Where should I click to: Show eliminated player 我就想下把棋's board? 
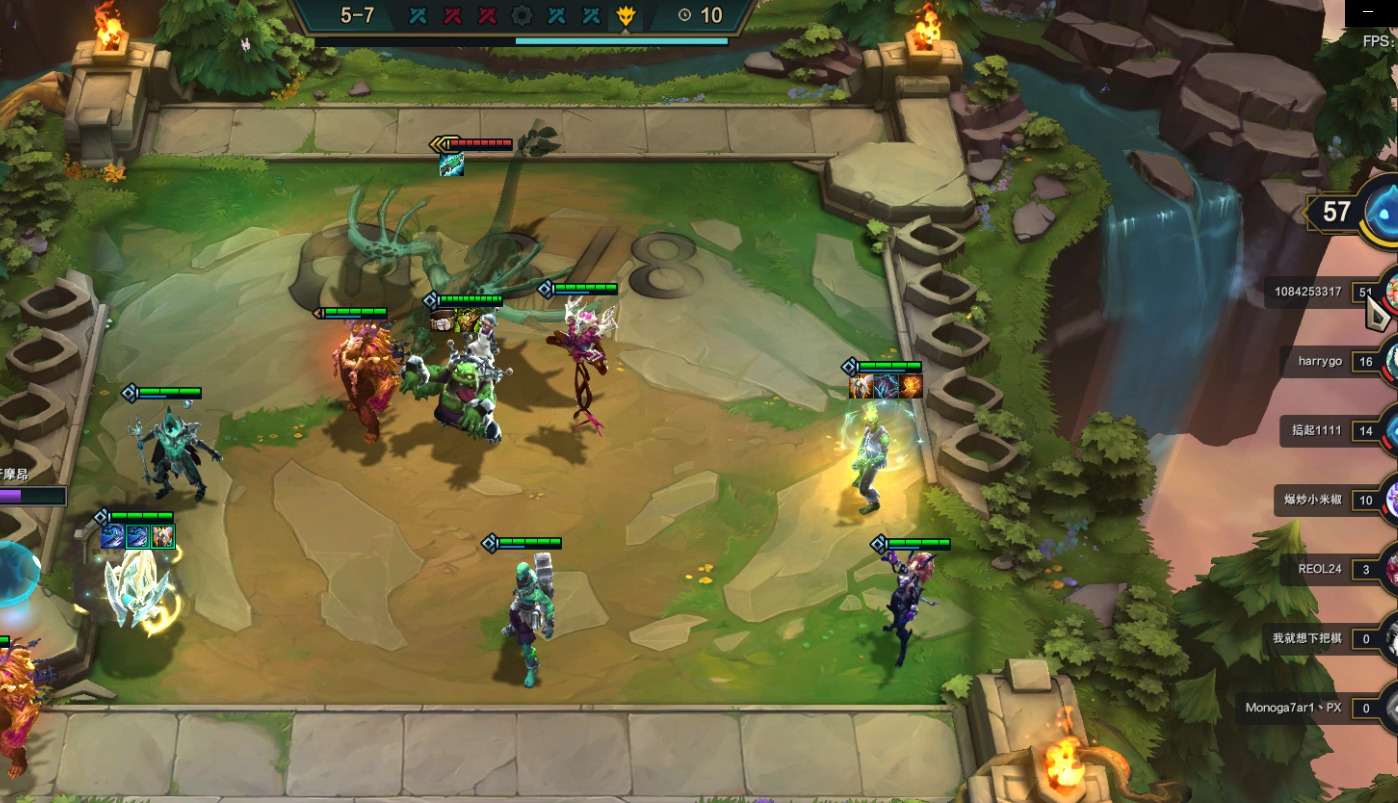(1307, 638)
